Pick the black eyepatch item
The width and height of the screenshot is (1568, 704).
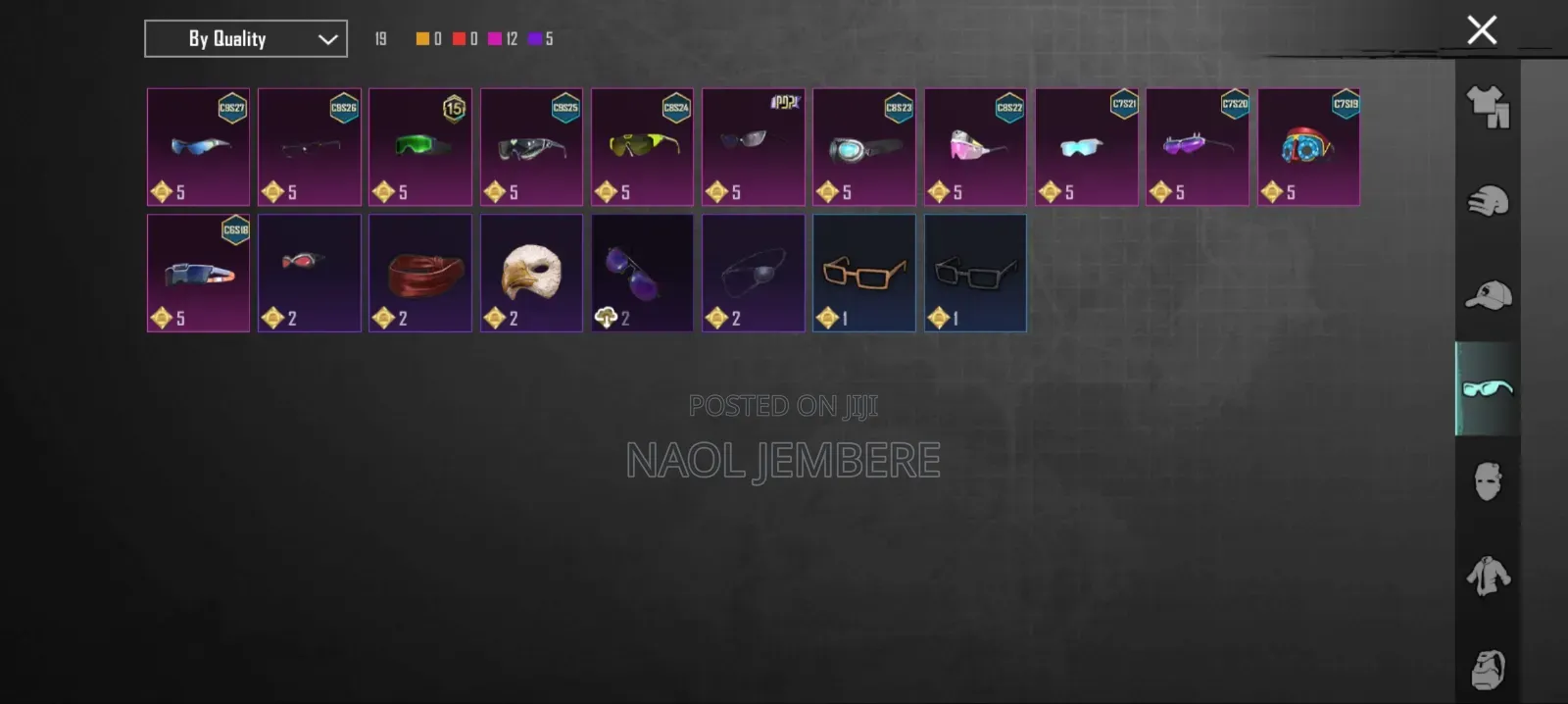point(753,274)
